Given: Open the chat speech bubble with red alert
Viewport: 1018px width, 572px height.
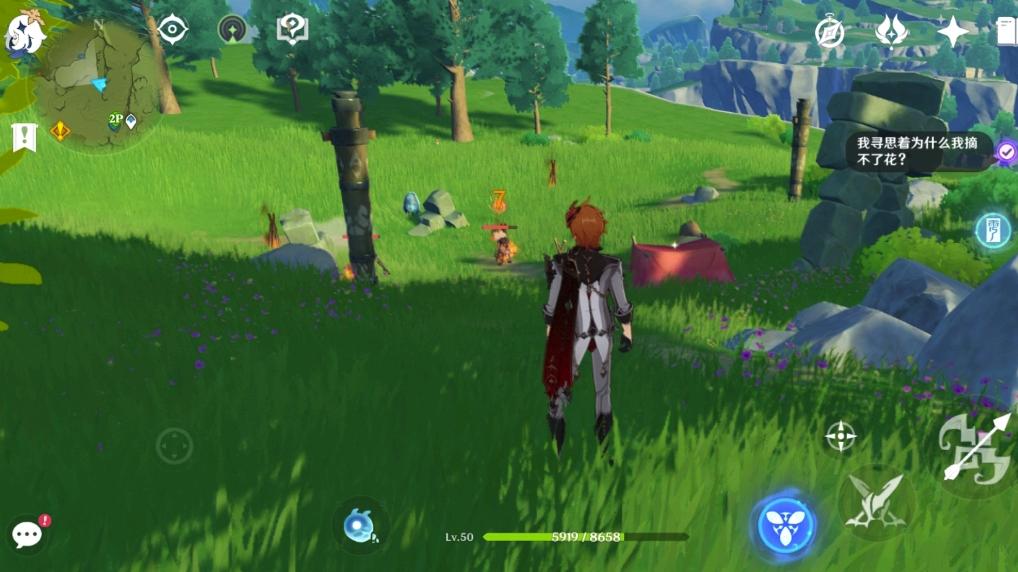Looking at the screenshot, I should (28, 535).
